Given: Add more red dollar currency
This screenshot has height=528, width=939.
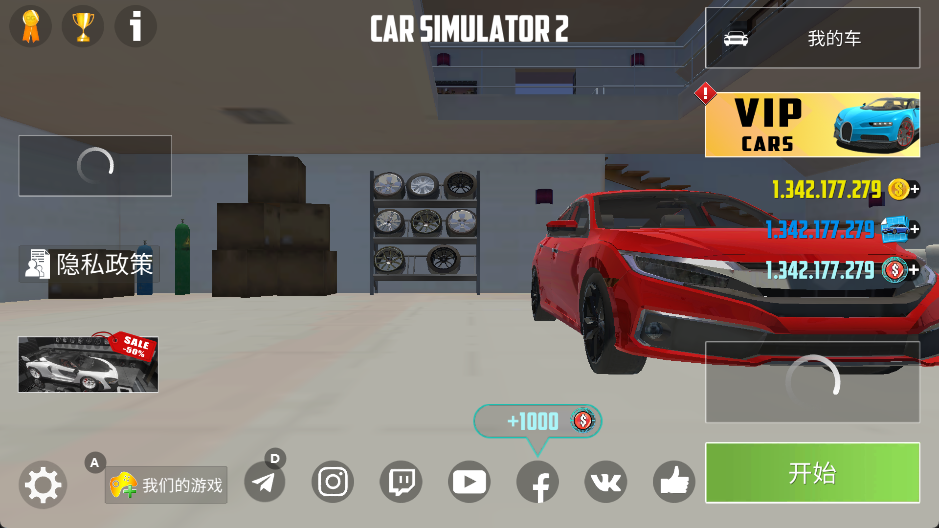Looking at the screenshot, I should [914, 270].
